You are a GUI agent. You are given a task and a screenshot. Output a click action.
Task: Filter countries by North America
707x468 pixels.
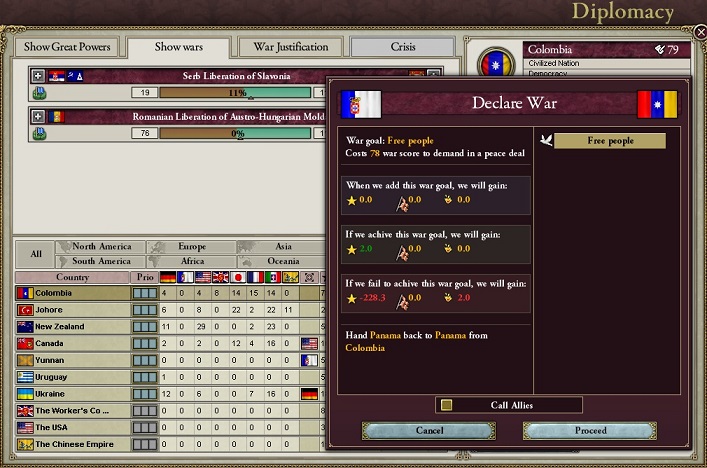click(102, 247)
